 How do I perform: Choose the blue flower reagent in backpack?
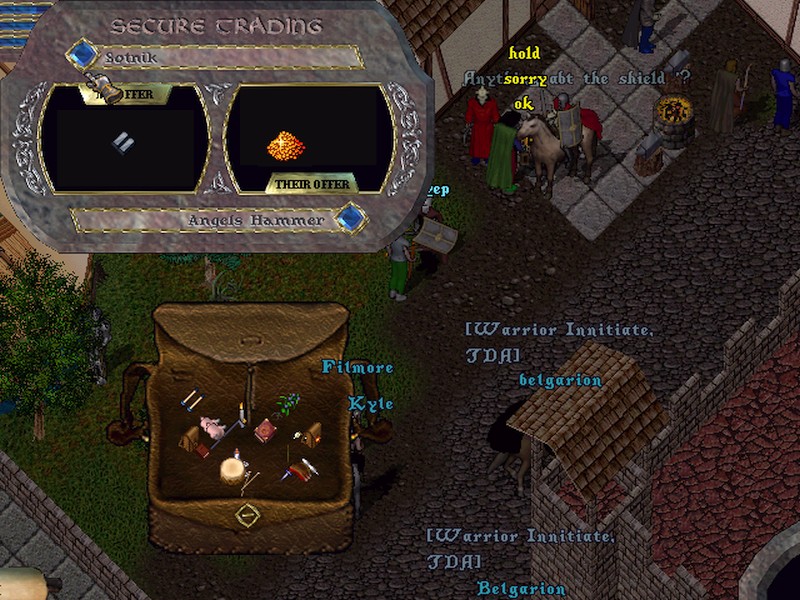pos(289,403)
